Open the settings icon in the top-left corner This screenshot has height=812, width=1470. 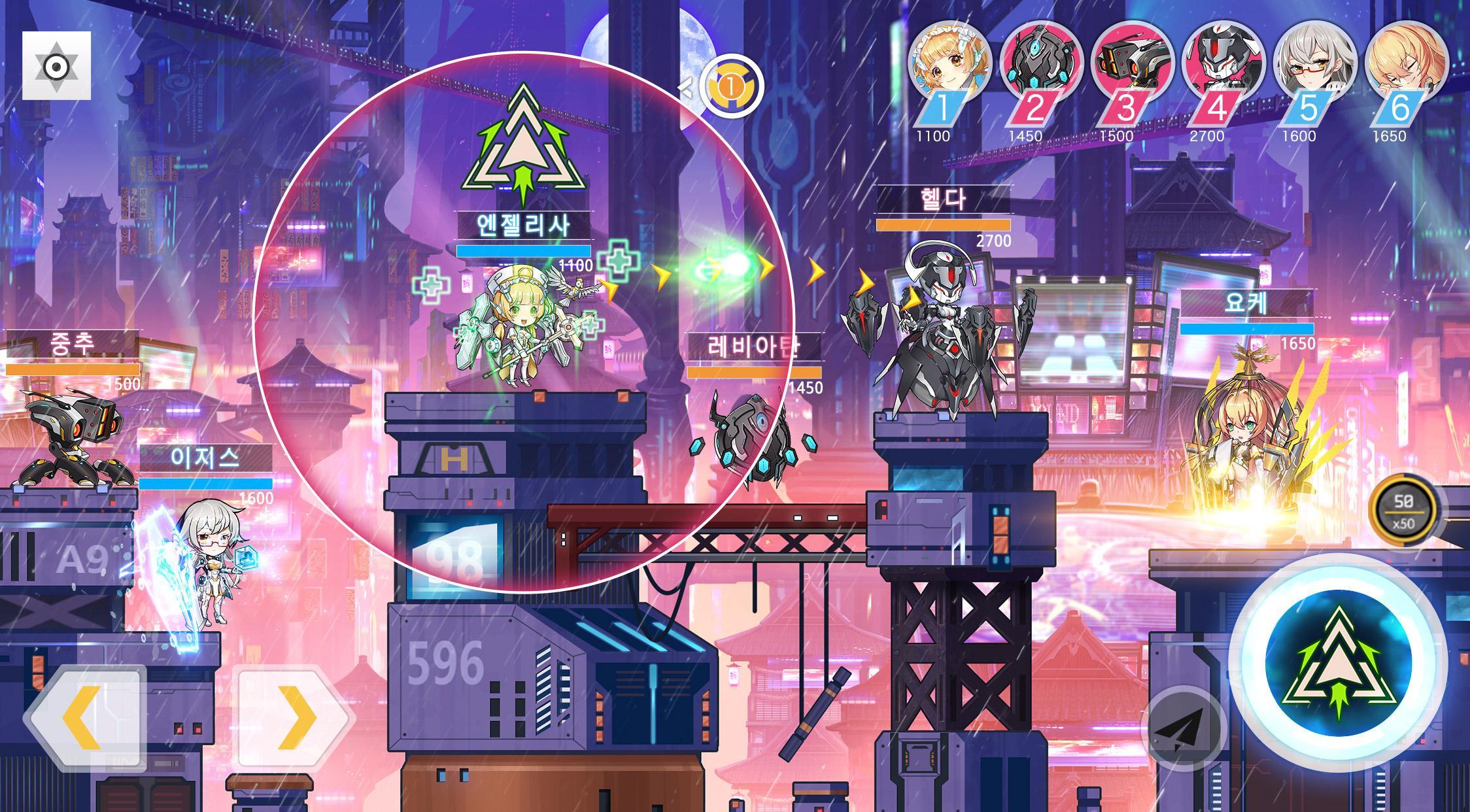[x=56, y=65]
